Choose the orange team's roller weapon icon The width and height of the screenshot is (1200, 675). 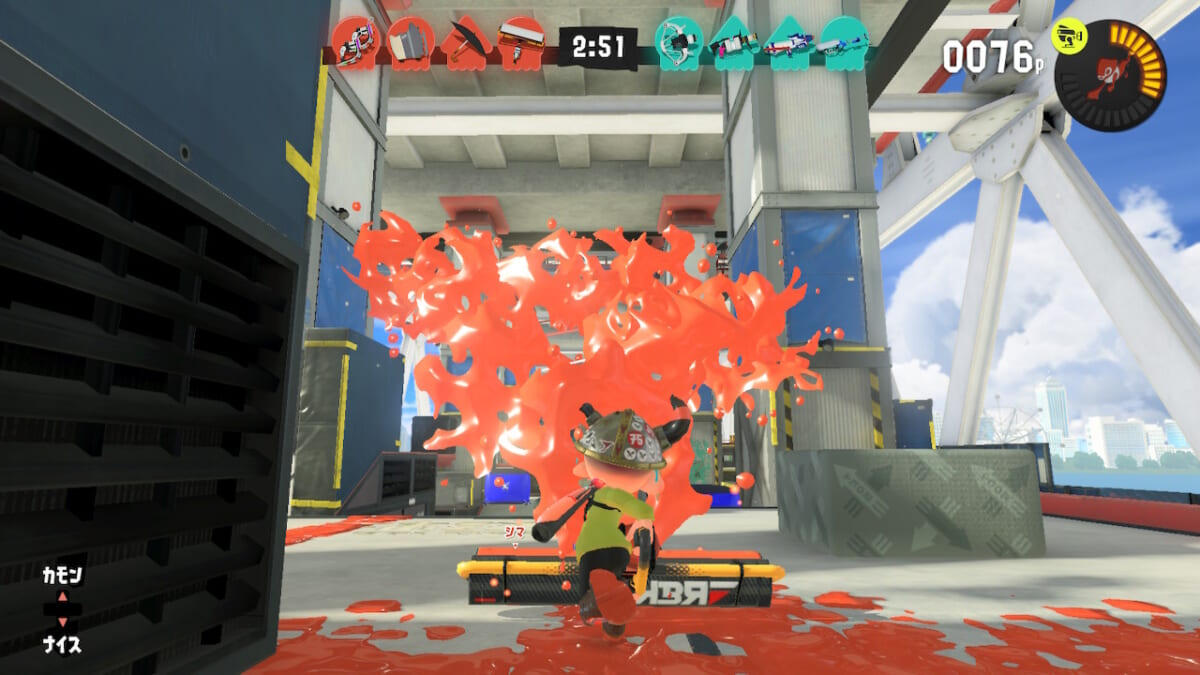[x=520, y=42]
